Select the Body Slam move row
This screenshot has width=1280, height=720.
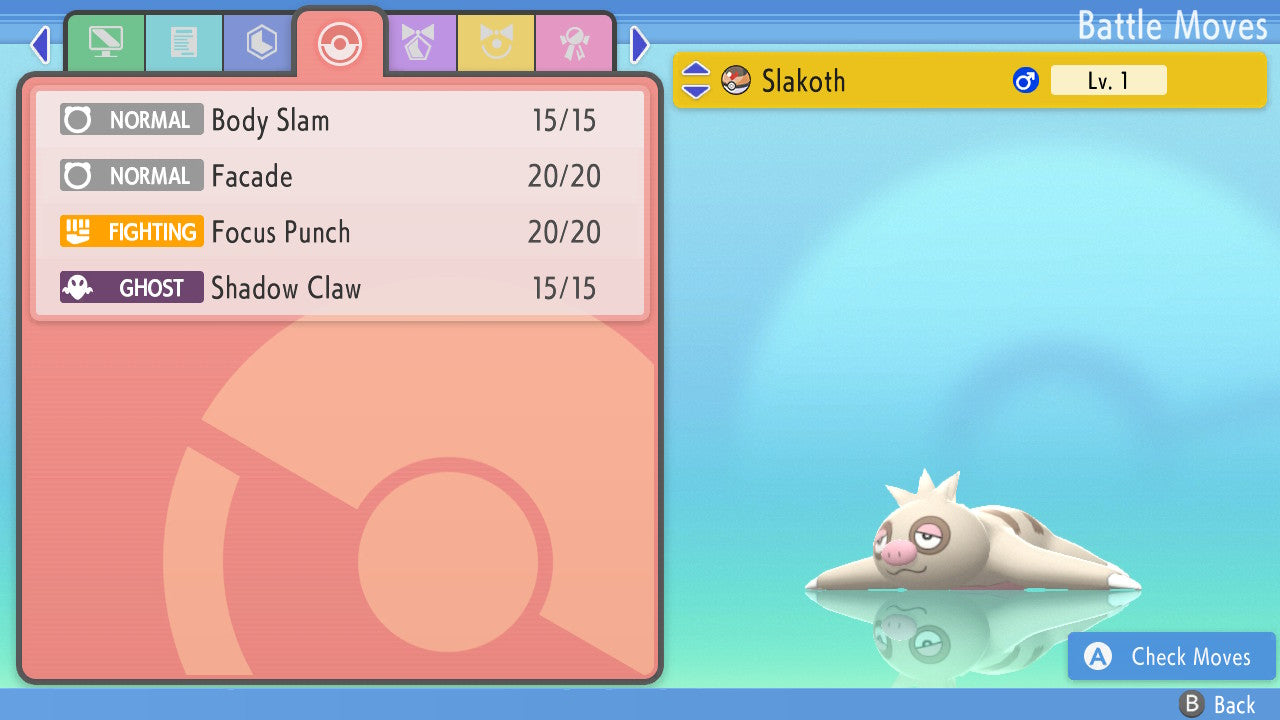click(340, 120)
